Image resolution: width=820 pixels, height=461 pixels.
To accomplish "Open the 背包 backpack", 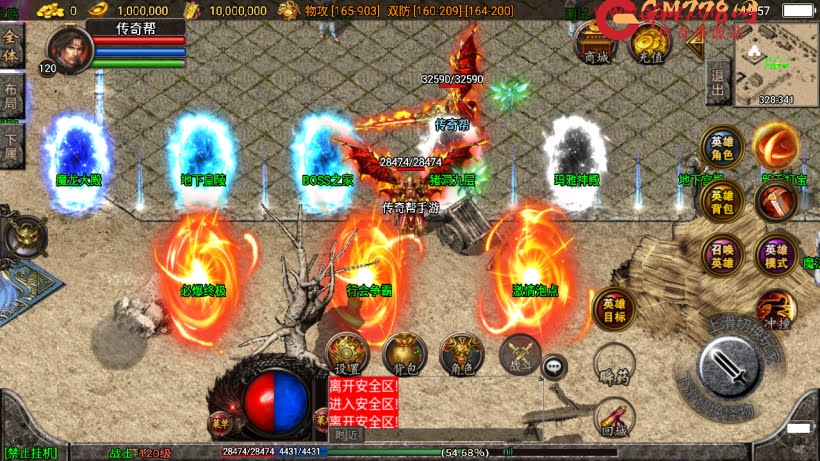I will point(404,353).
